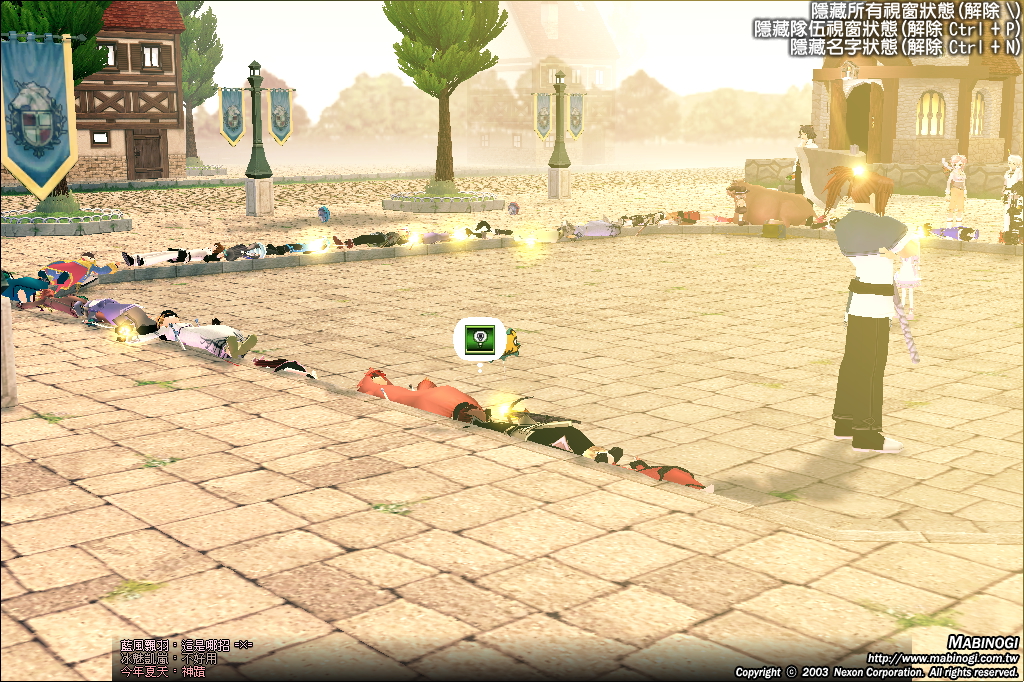Click the green skill icon speech bubble
1024x682 pixels.
click(479, 340)
